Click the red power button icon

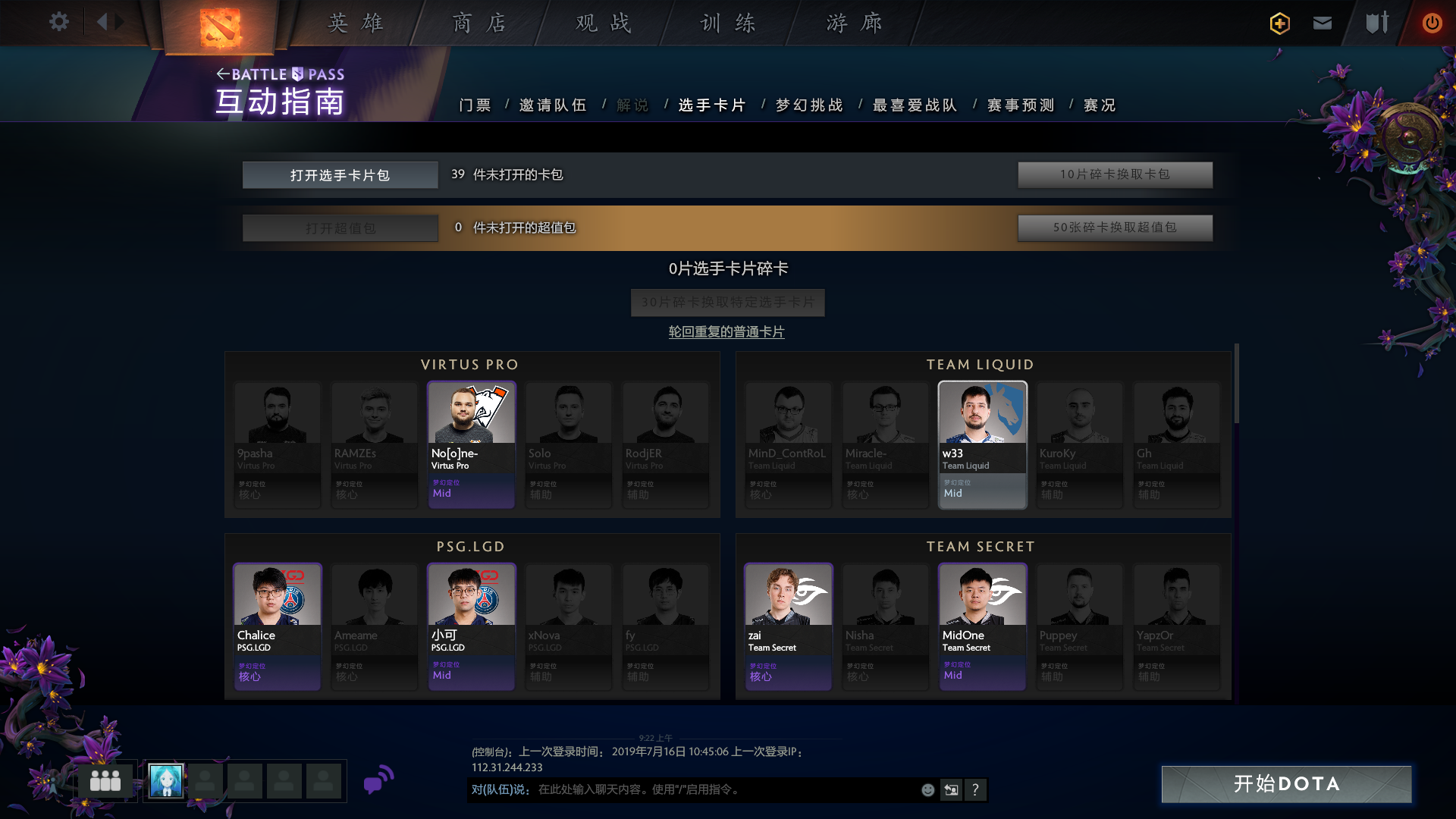point(1432,24)
